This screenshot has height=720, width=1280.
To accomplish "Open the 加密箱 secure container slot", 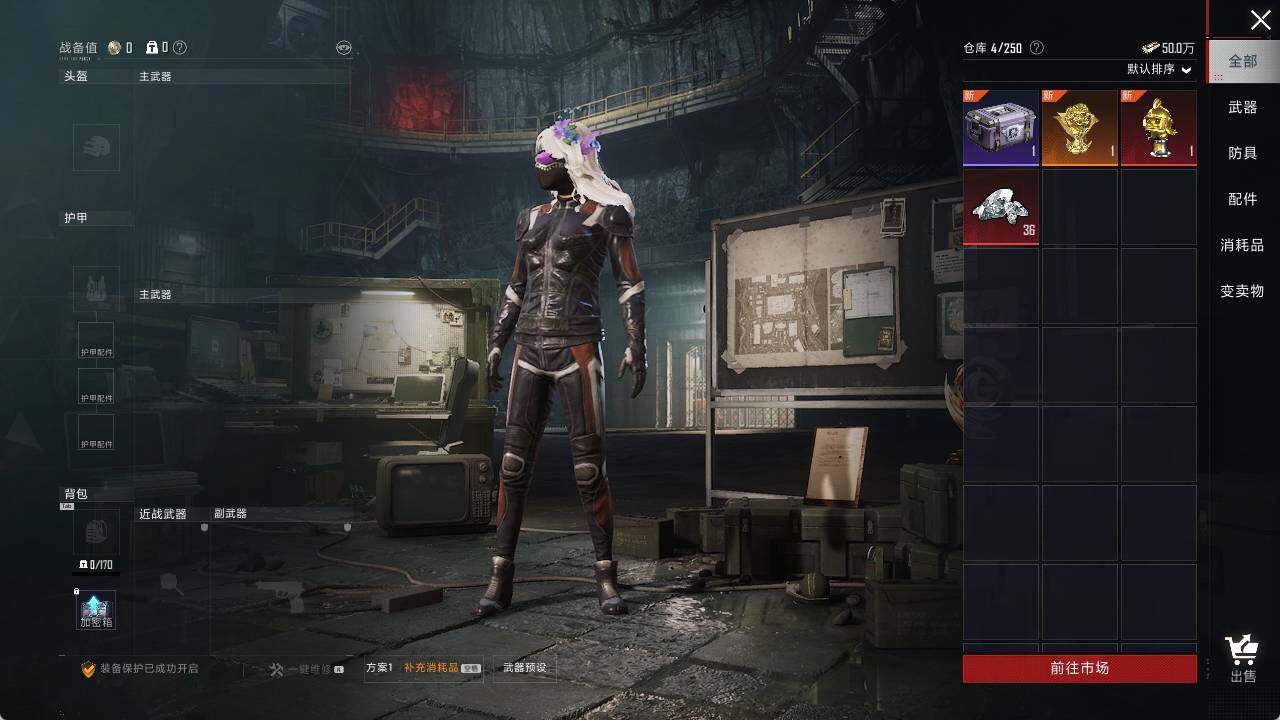I will point(96,610).
